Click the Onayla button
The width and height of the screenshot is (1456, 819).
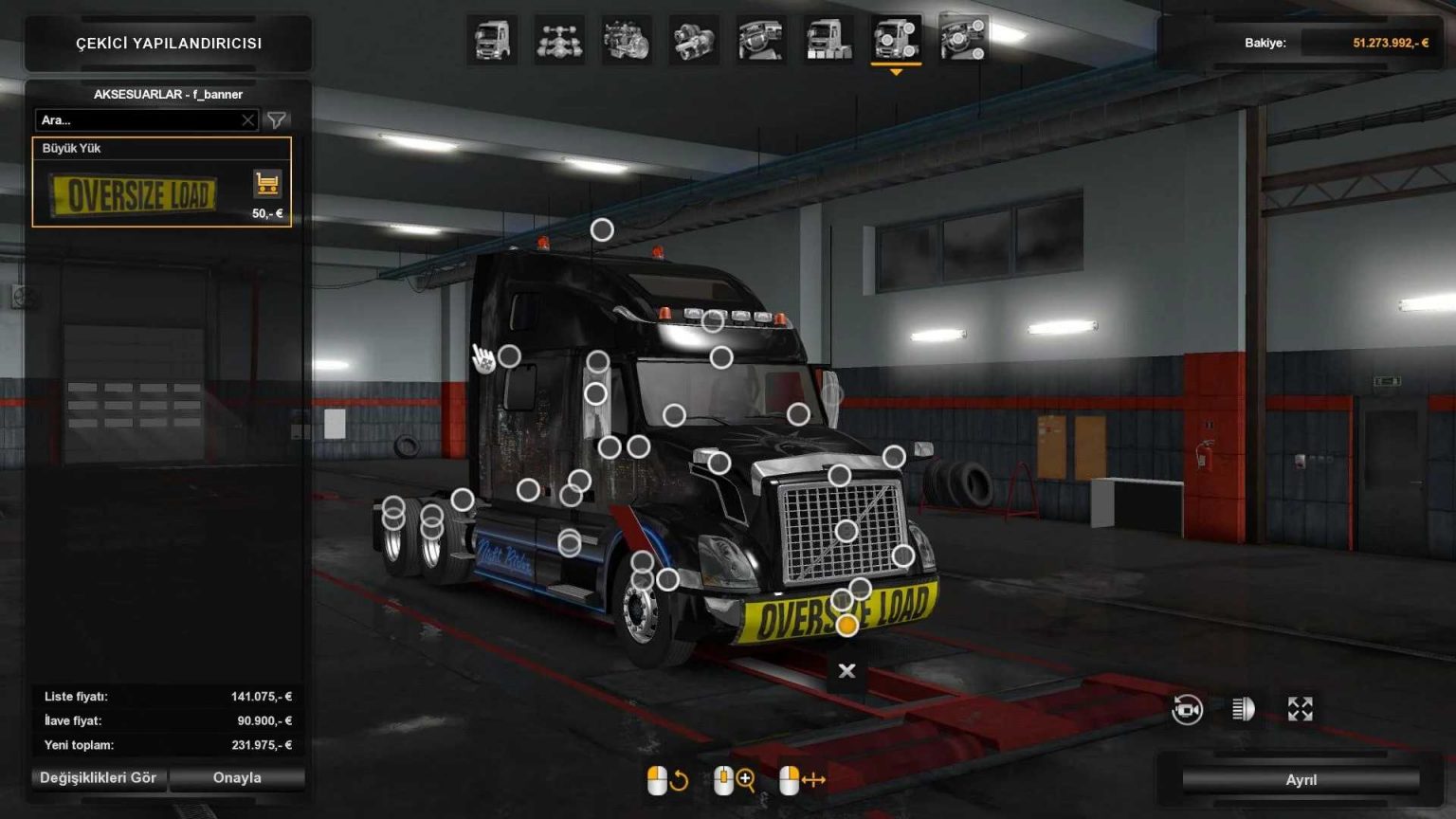[x=236, y=778]
